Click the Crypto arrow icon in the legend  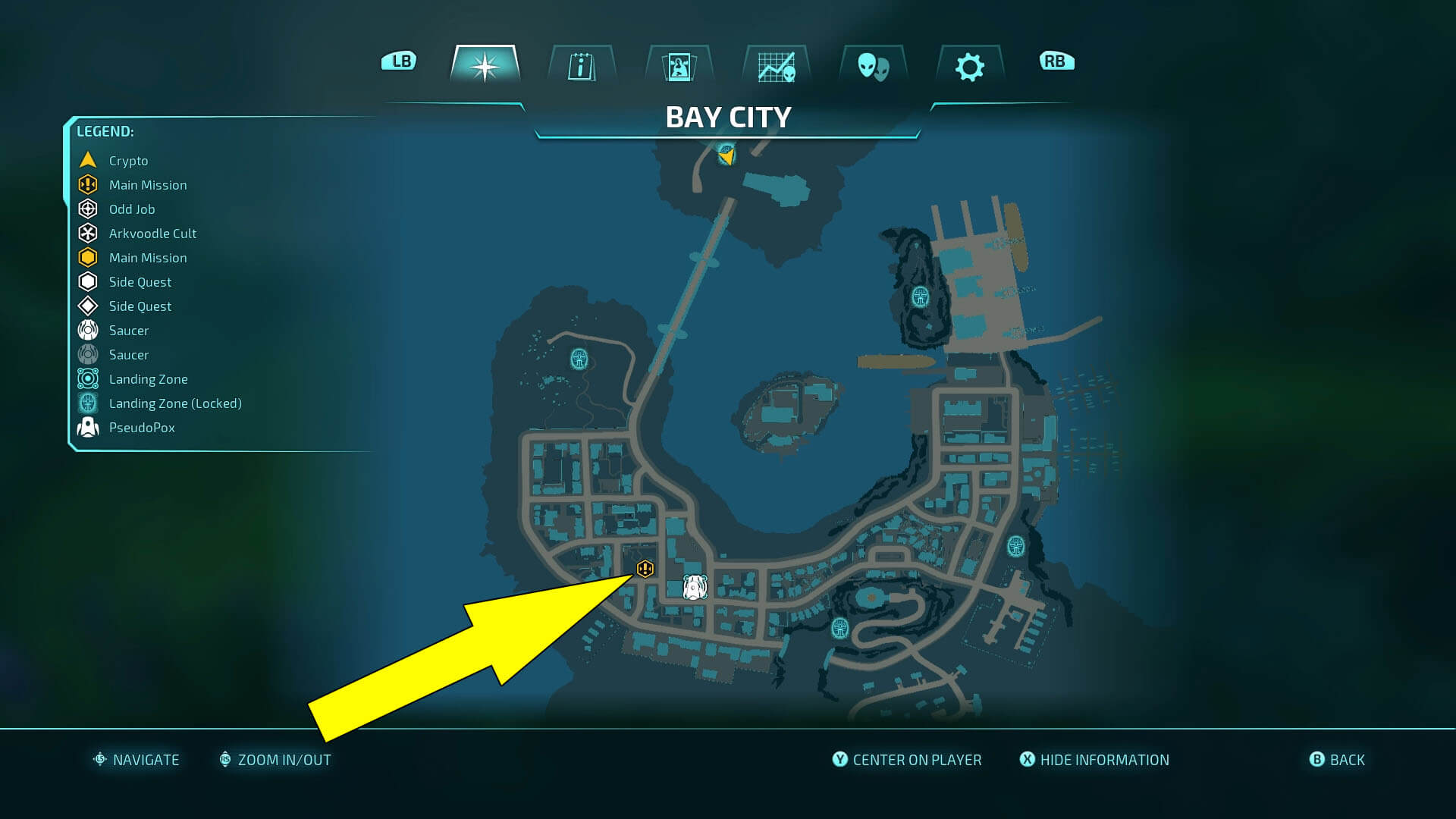tap(87, 160)
